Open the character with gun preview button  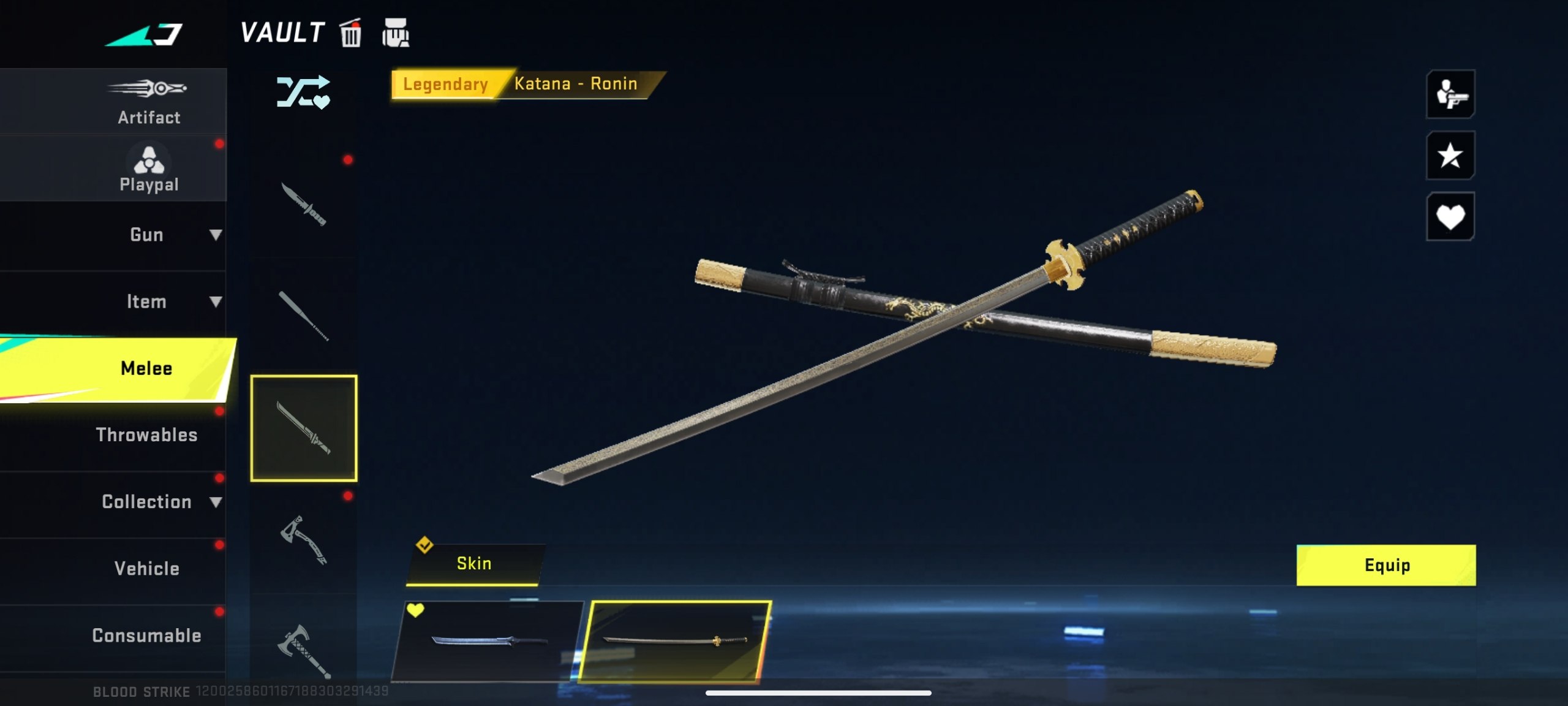[x=1450, y=94]
